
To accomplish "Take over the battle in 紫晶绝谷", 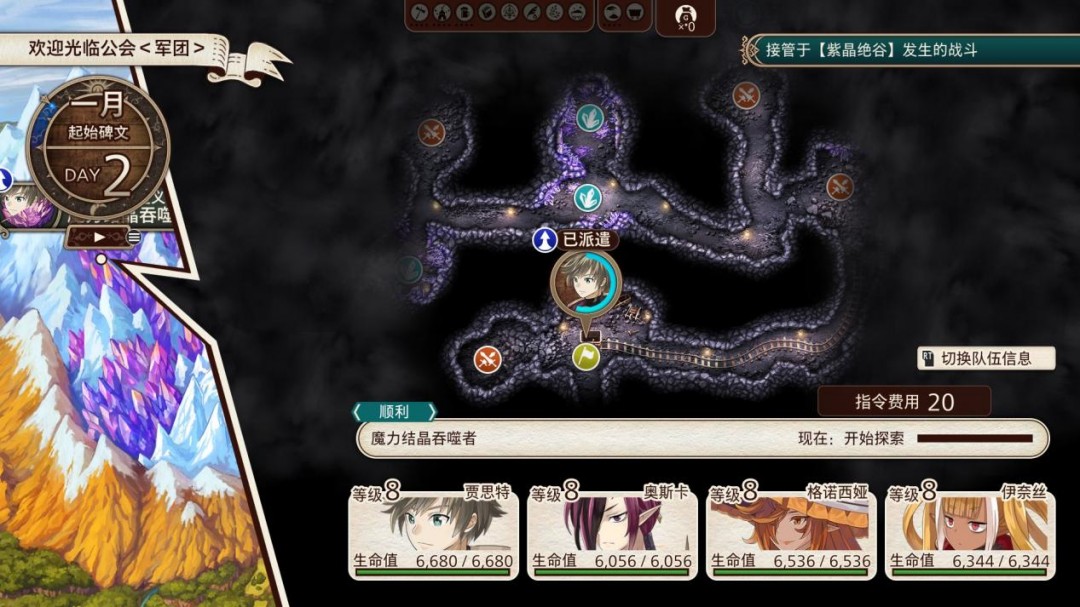I will click(x=905, y=50).
